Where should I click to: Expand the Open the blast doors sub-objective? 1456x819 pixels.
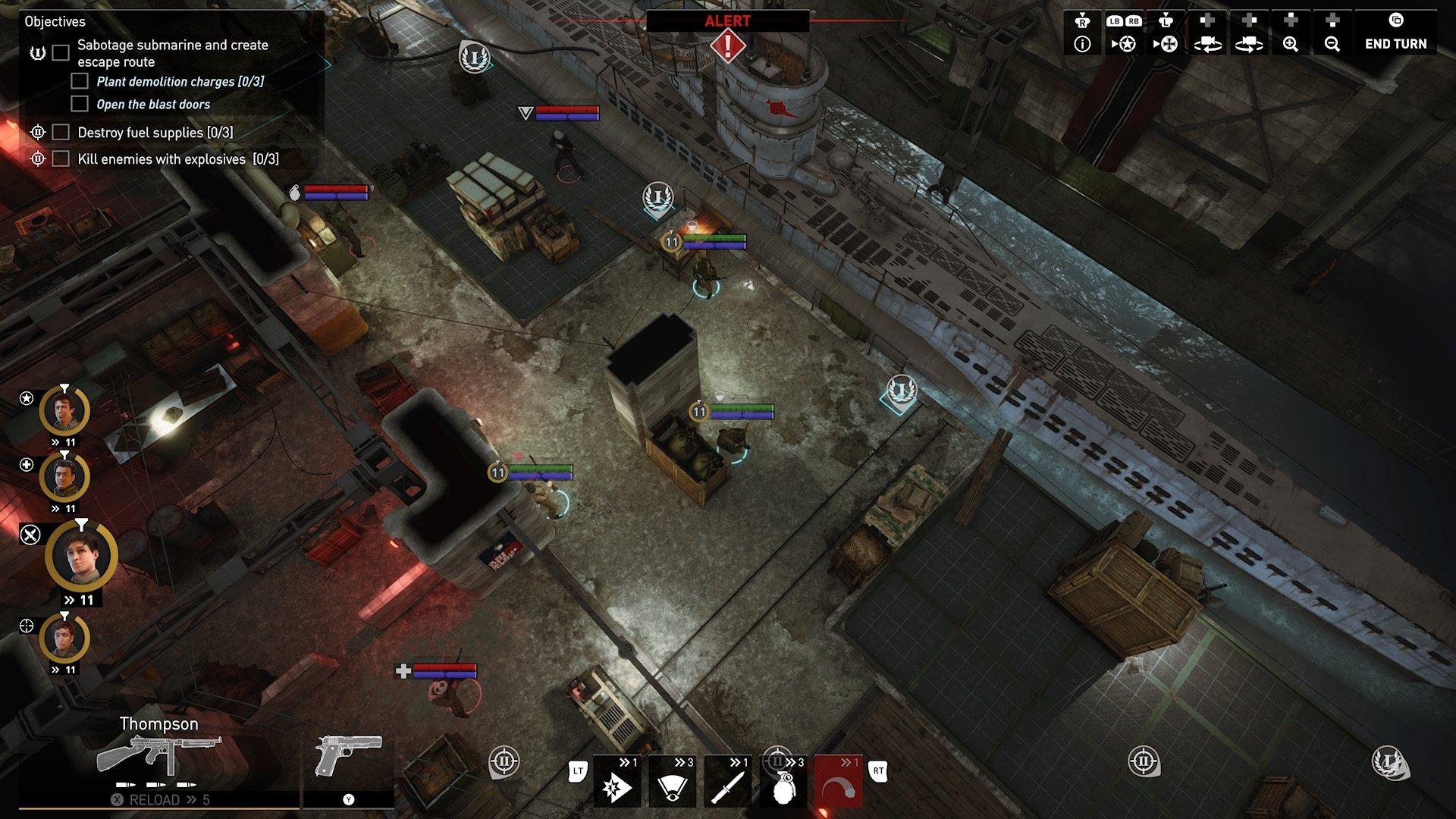point(80,104)
